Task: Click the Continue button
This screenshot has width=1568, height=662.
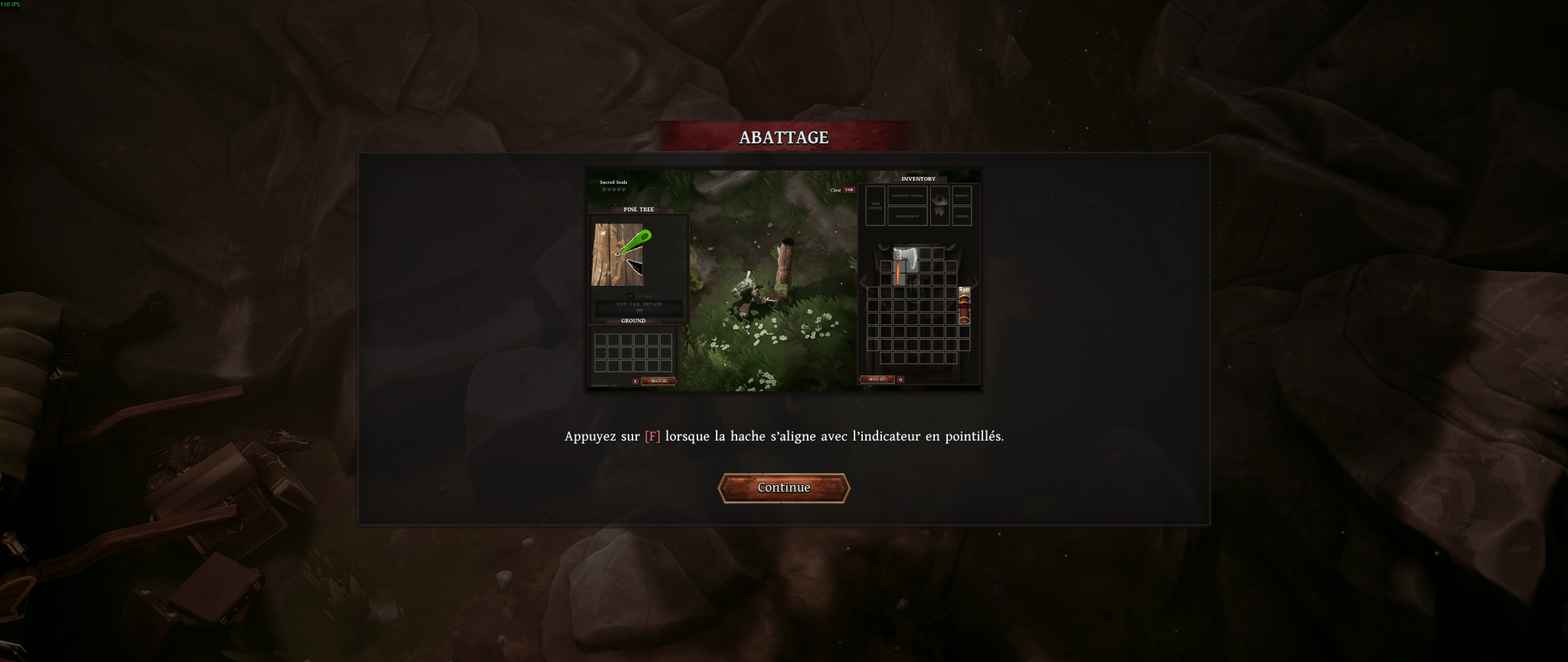Action: point(783,488)
